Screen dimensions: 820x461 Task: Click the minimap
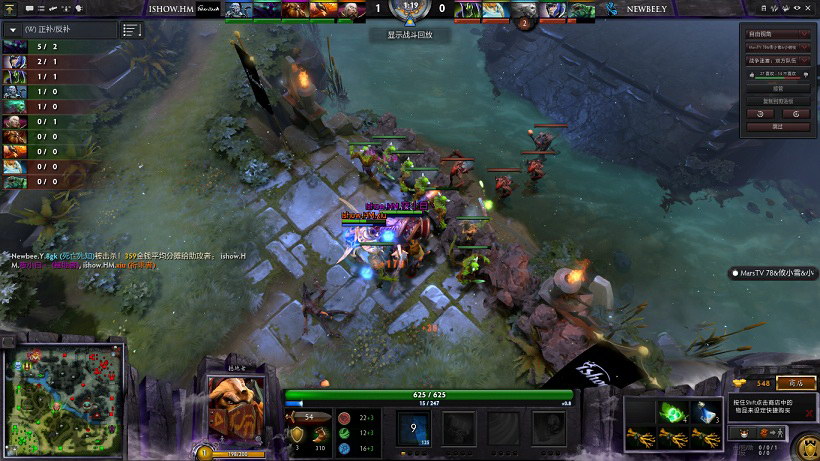64,390
